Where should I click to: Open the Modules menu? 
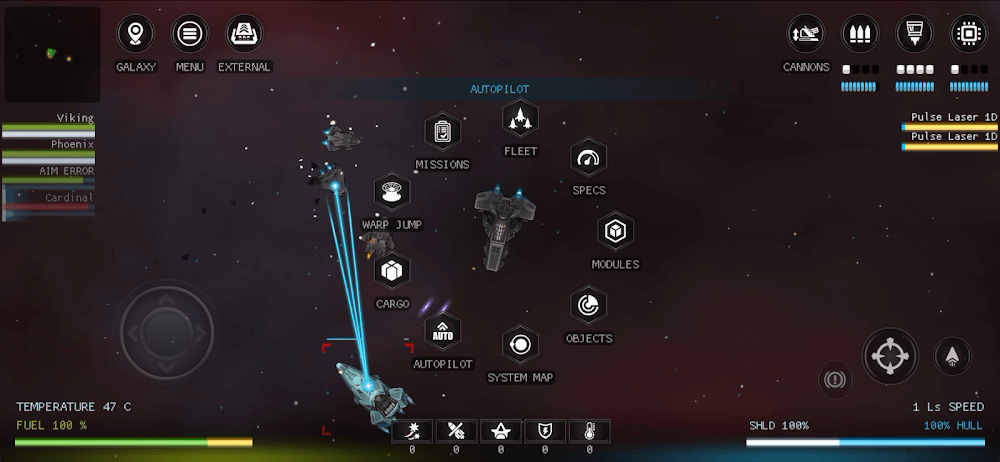click(x=615, y=232)
